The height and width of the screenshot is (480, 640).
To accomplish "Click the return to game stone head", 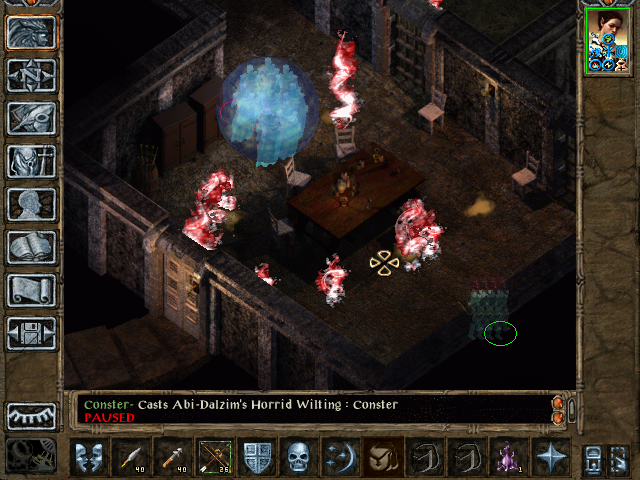I will [x=31, y=32].
